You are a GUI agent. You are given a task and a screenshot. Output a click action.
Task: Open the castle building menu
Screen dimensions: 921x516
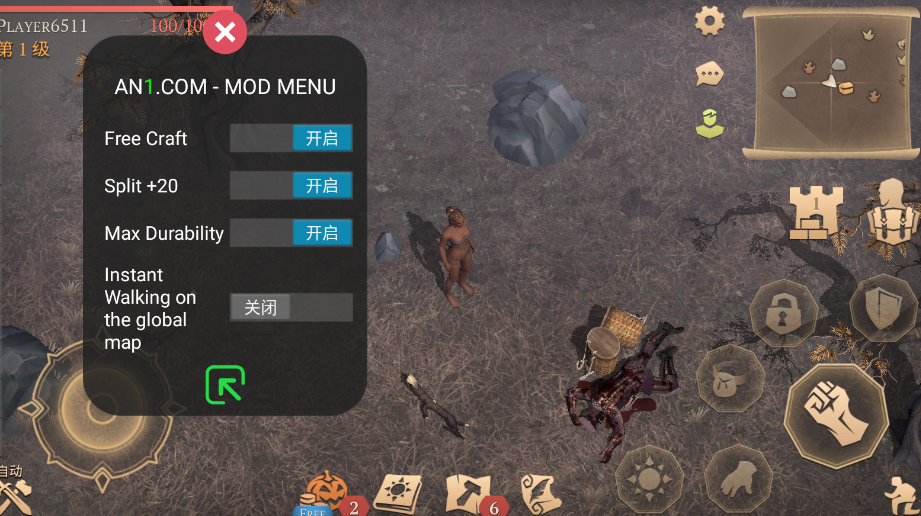tap(816, 211)
